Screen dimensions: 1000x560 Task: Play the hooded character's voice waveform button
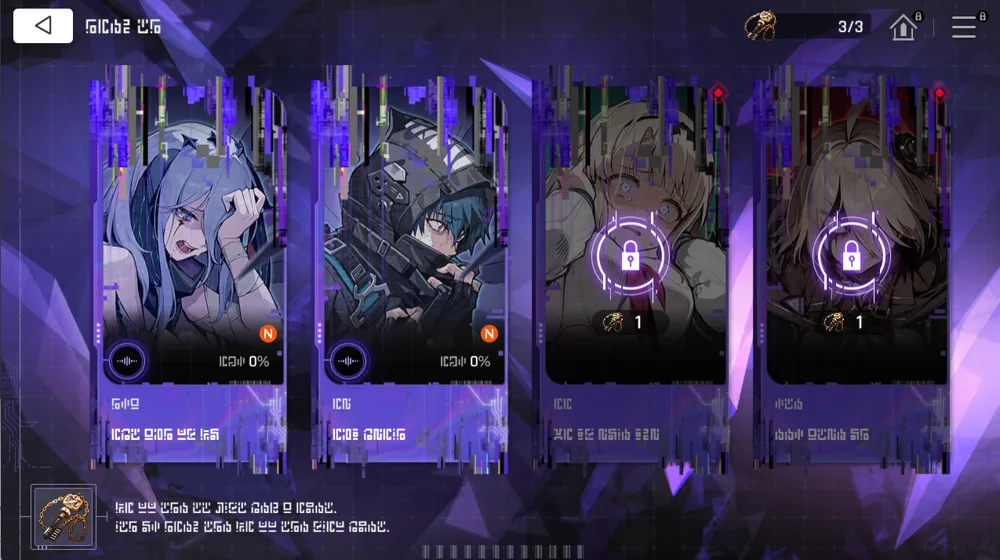[x=349, y=361]
